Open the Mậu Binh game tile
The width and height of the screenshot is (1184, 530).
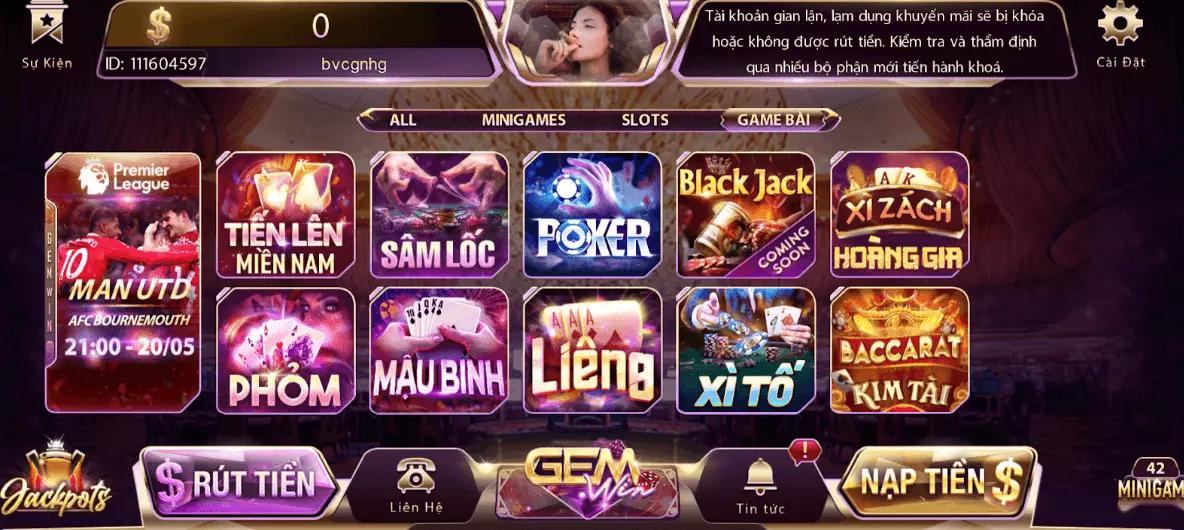click(439, 350)
